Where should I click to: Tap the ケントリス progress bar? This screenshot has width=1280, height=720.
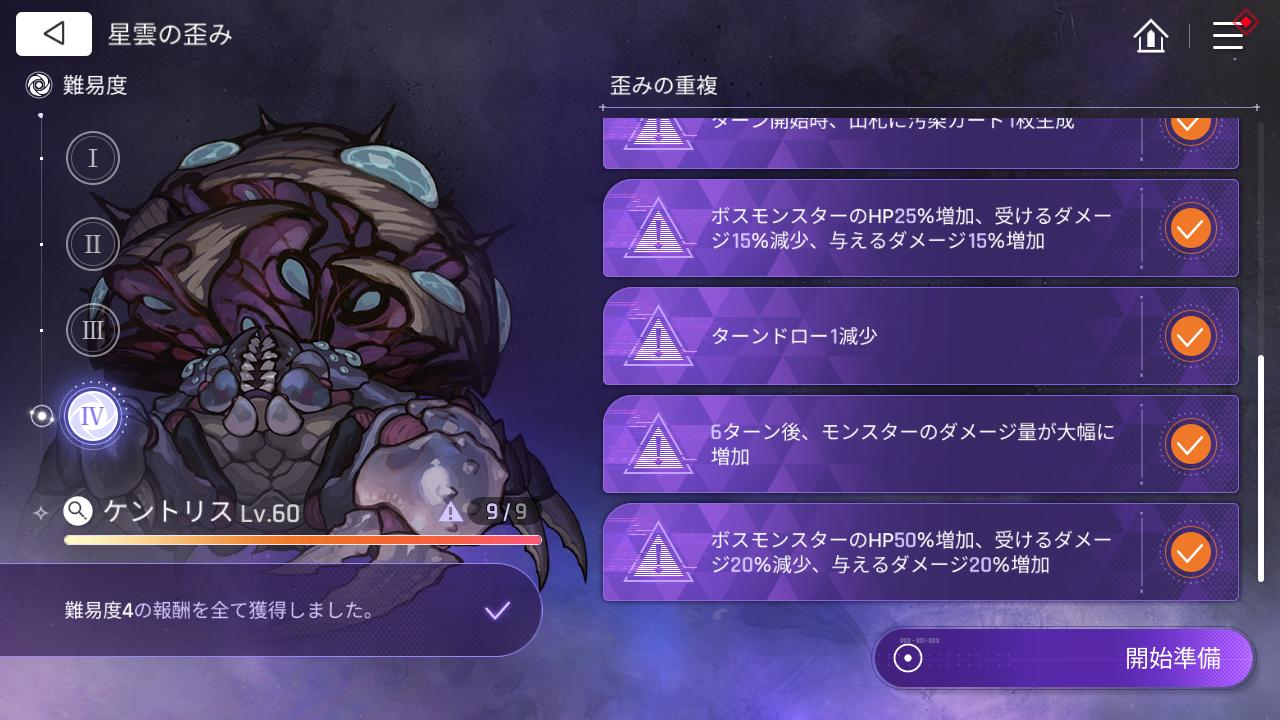[x=302, y=540]
